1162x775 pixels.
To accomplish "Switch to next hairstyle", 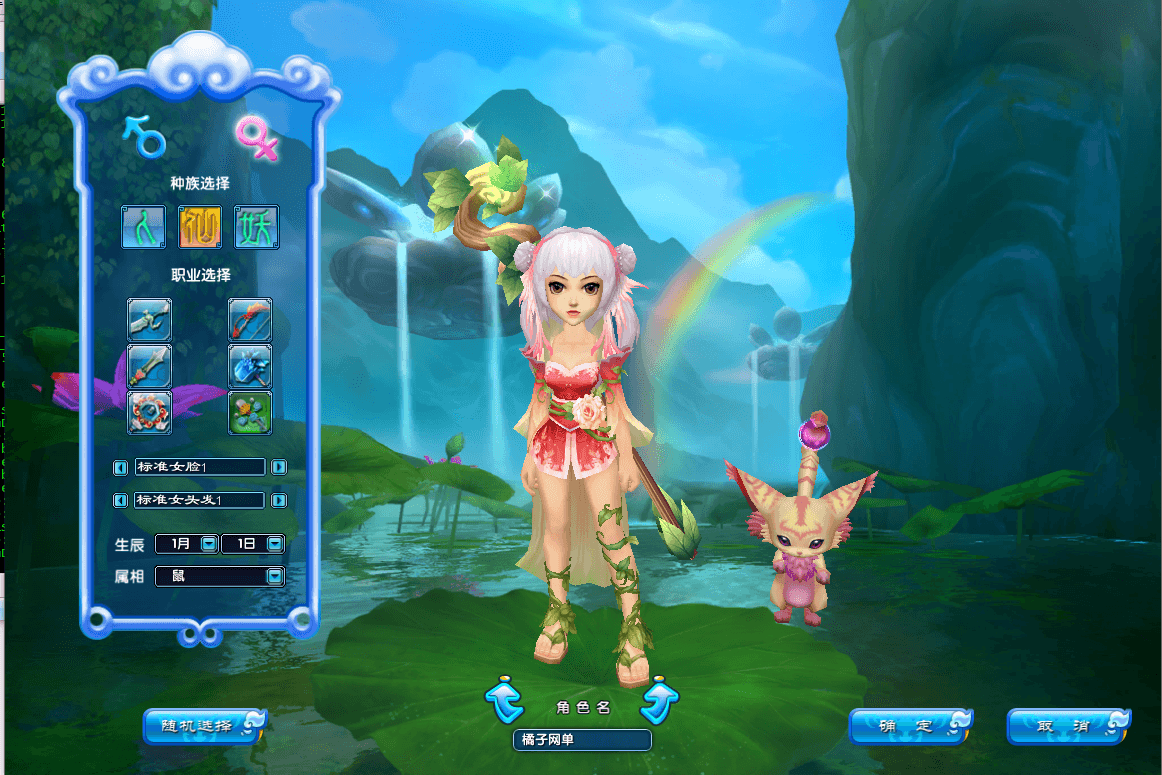I will click(279, 500).
